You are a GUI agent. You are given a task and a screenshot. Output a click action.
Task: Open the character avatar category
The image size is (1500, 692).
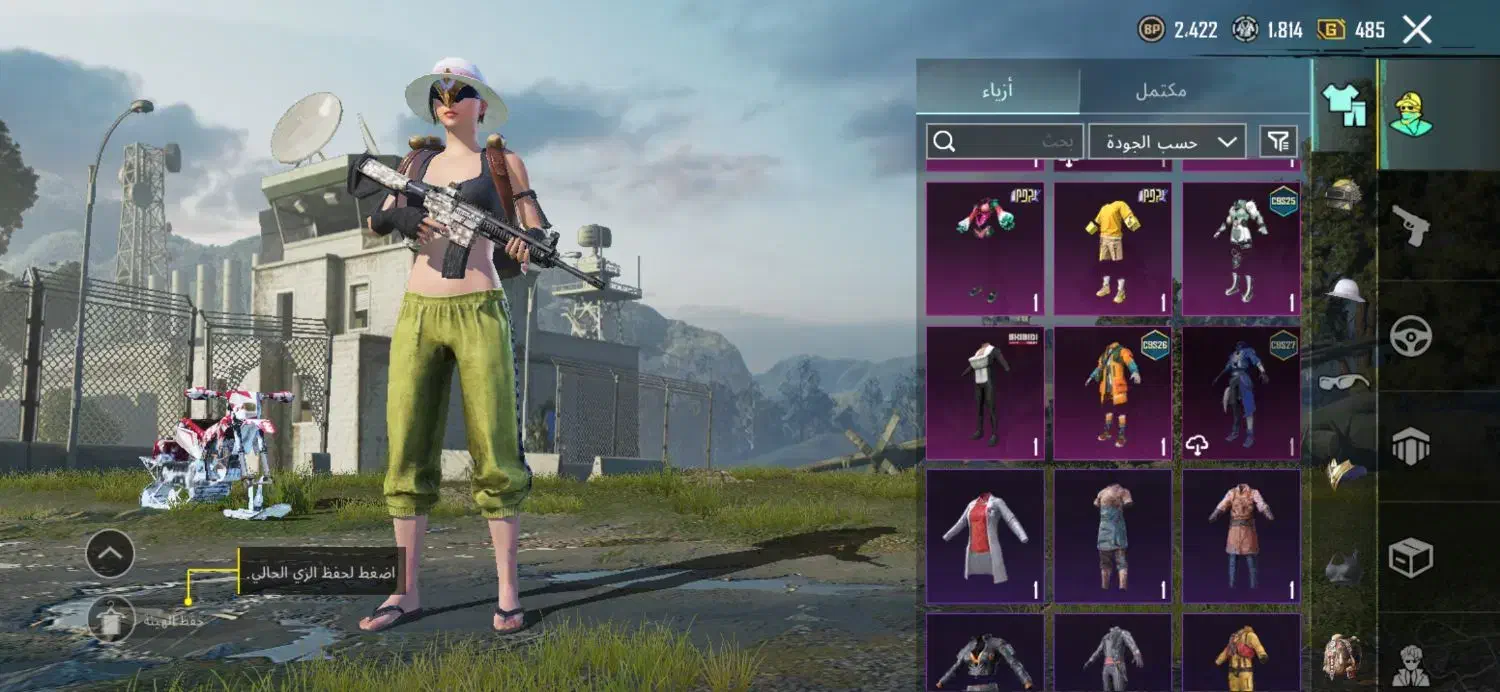1410,113
